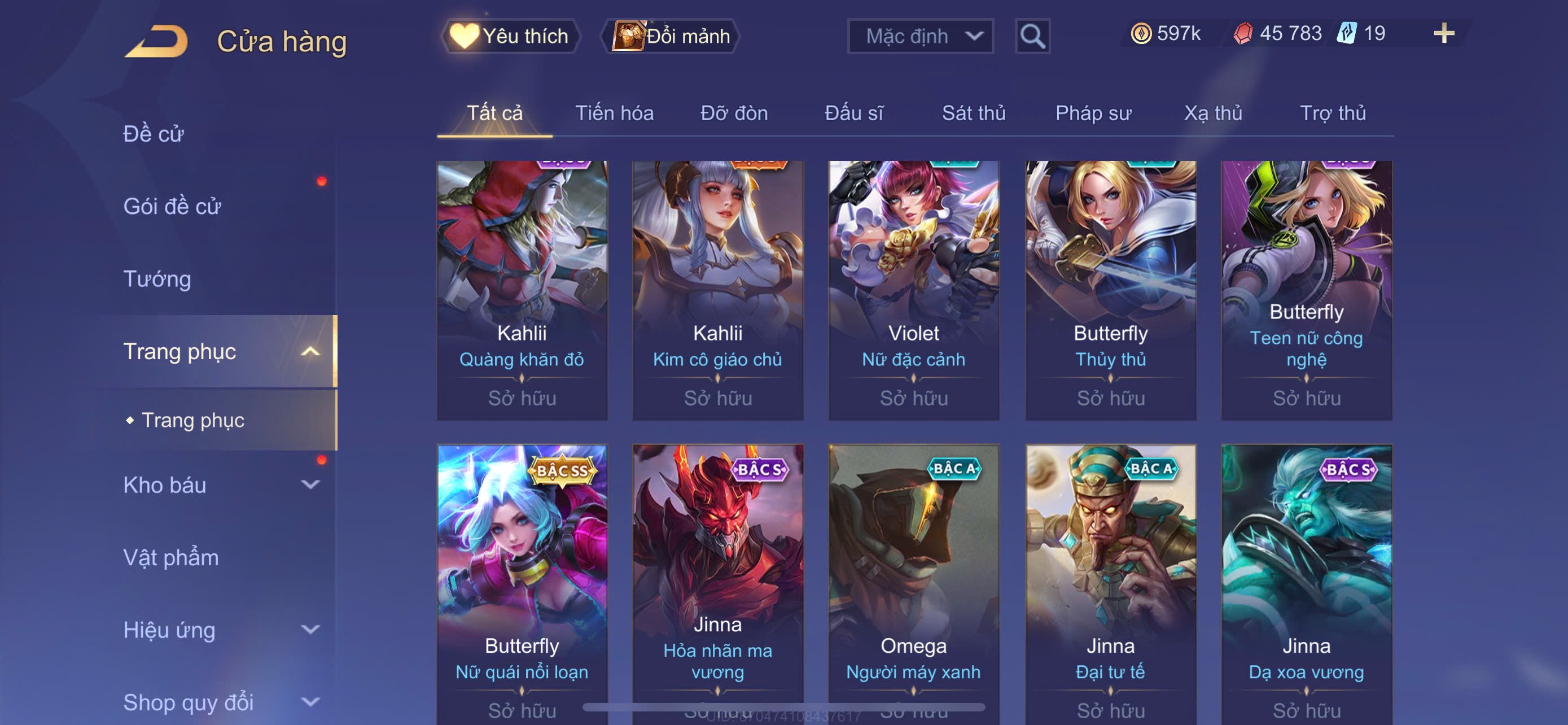Select Omega Người máy xanh skin card
1568x725 pixels.
[x=913, y=578]
